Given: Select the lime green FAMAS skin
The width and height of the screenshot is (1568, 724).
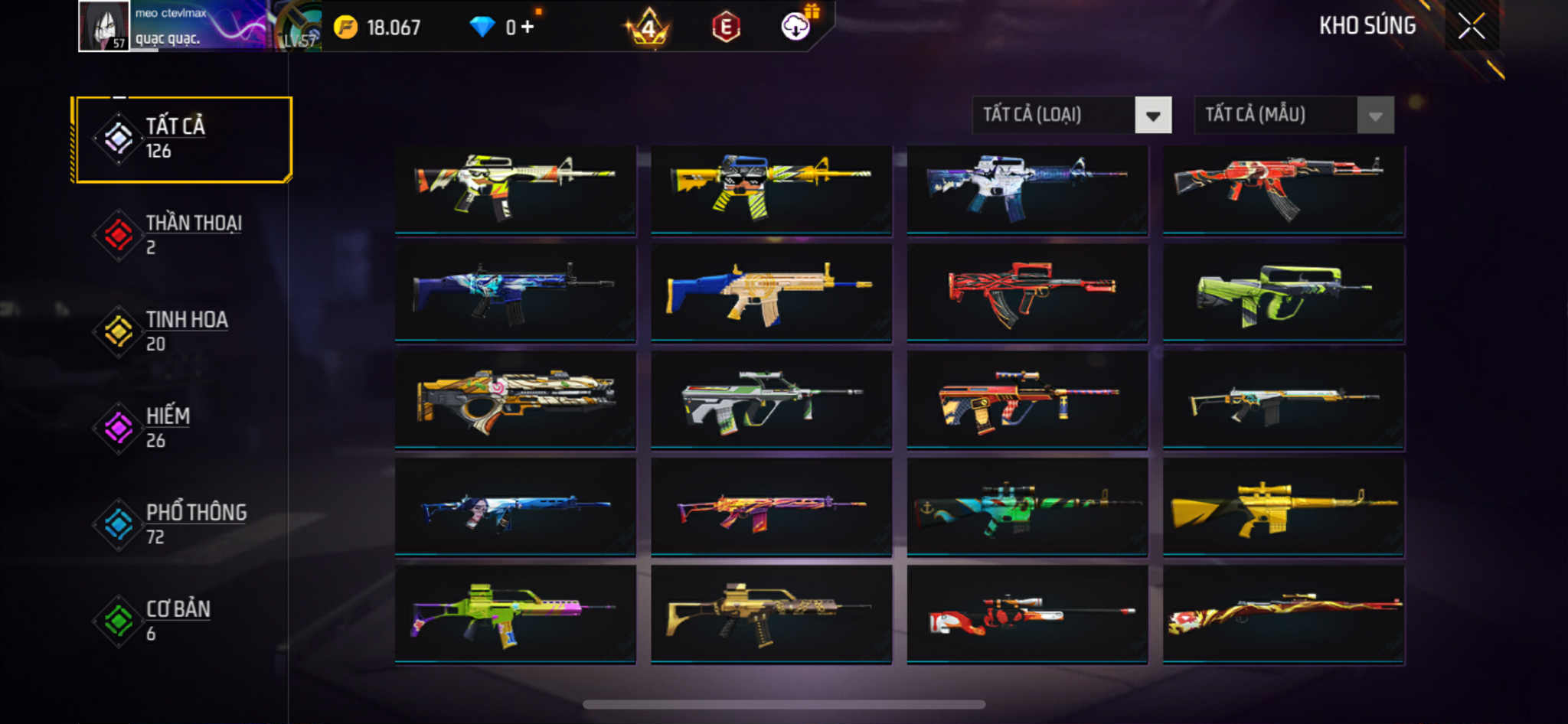Looking at the screenshot, I should pos(1283,292).
